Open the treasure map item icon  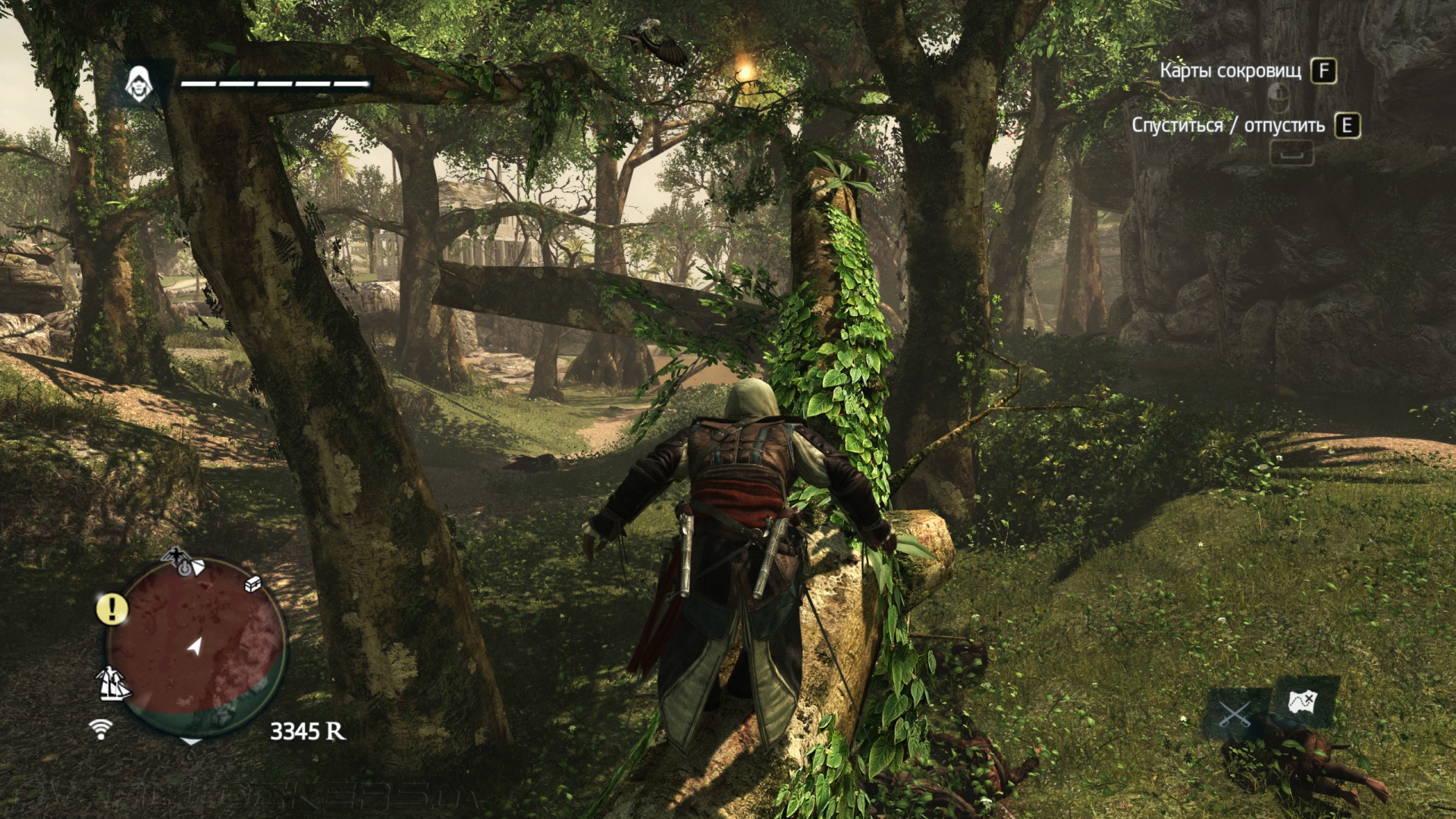tap(1304, 701)
